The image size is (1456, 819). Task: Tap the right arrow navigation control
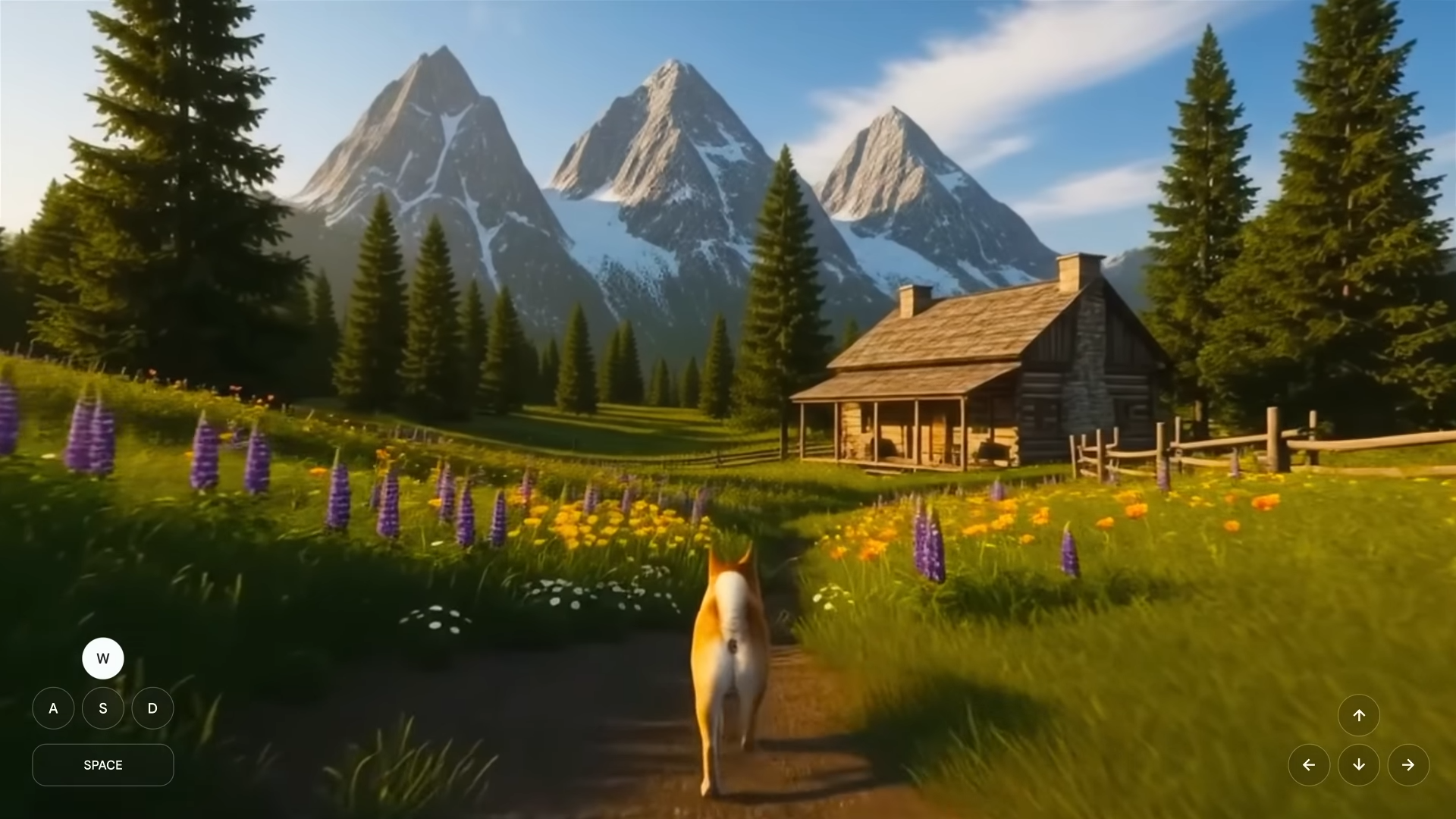tap(1409, 765)
